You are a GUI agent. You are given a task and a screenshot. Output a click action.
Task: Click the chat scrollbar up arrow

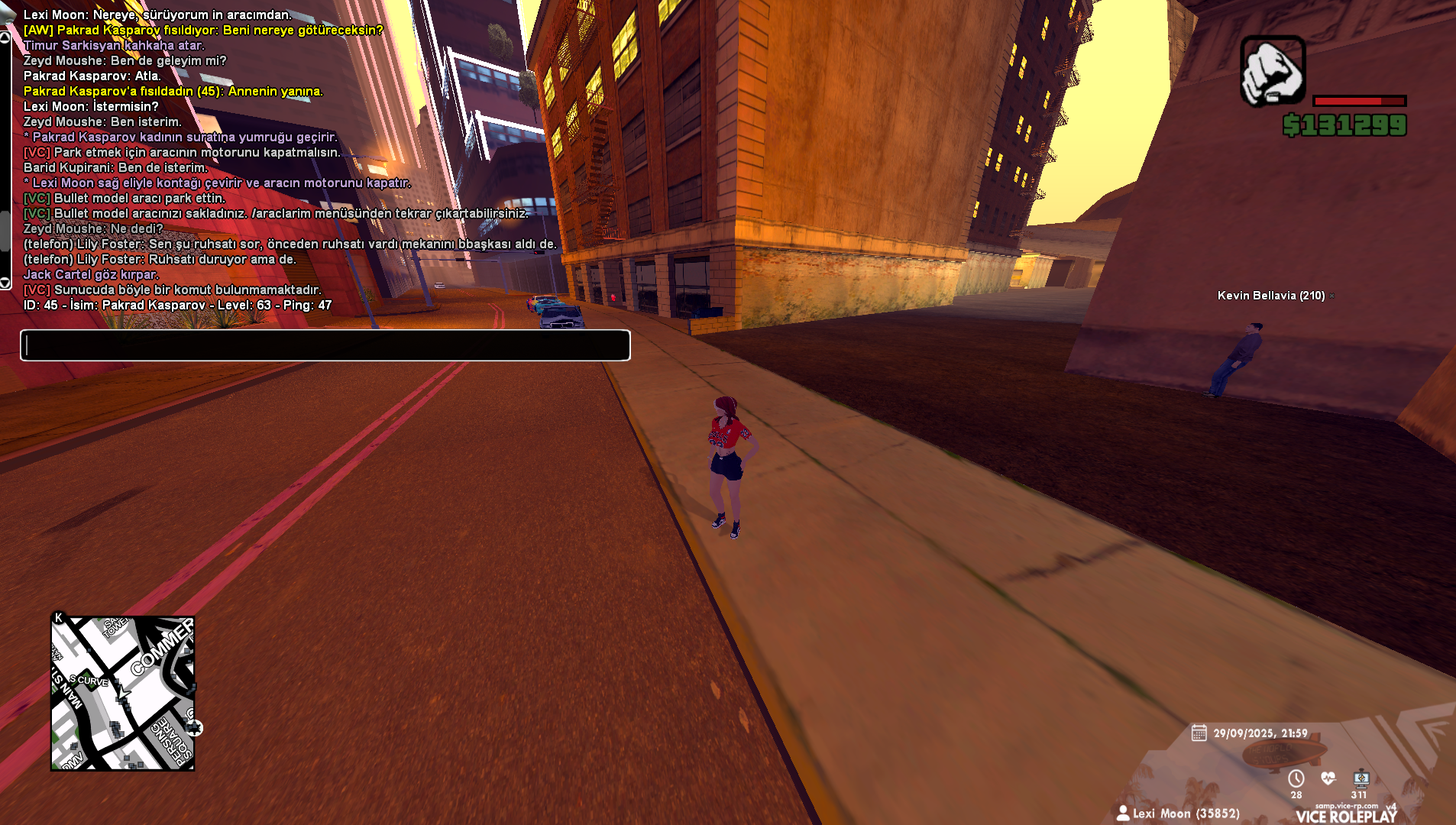[x=5, y=37]
